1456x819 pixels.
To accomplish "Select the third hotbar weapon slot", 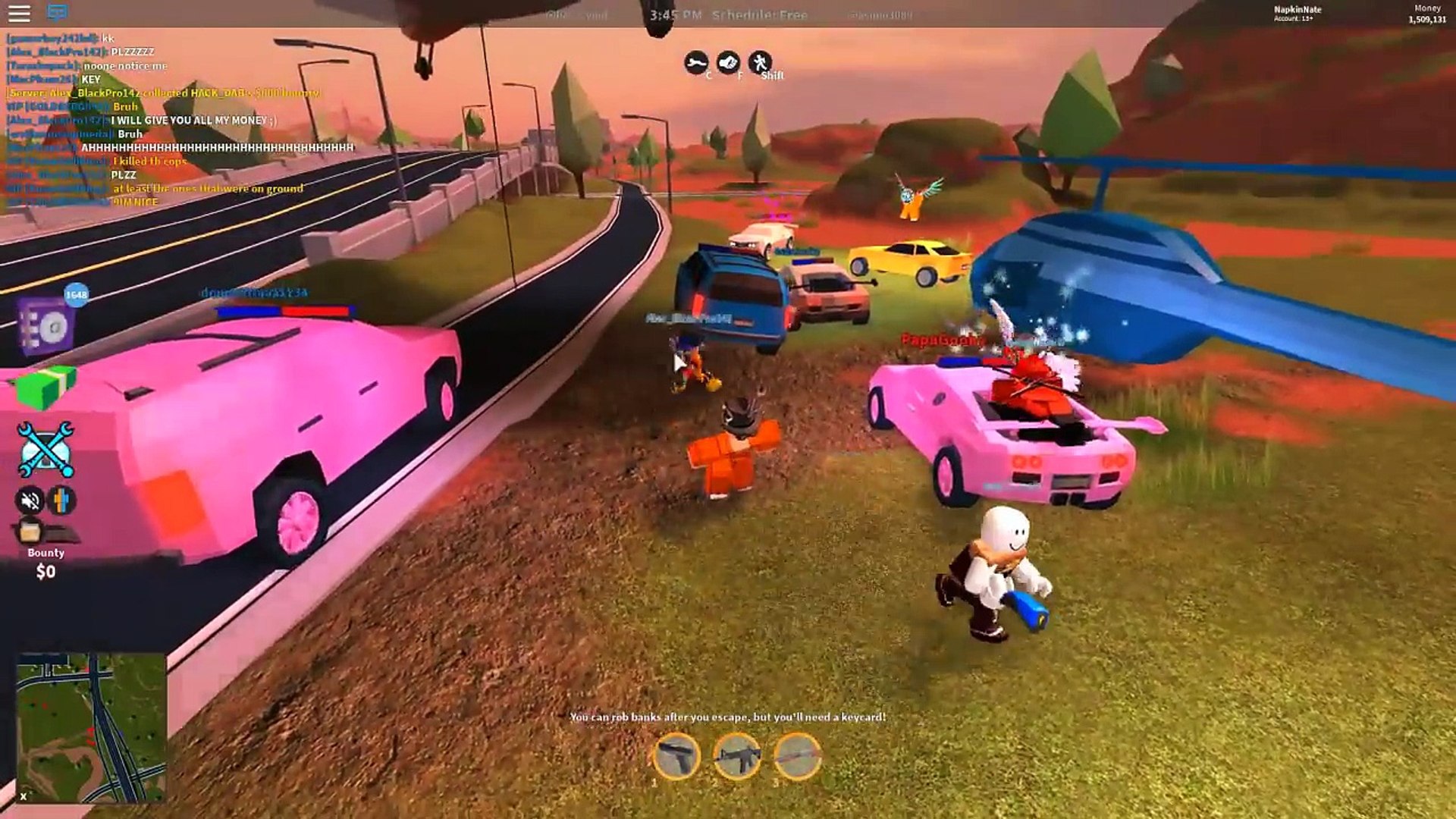I will [798, 756].
